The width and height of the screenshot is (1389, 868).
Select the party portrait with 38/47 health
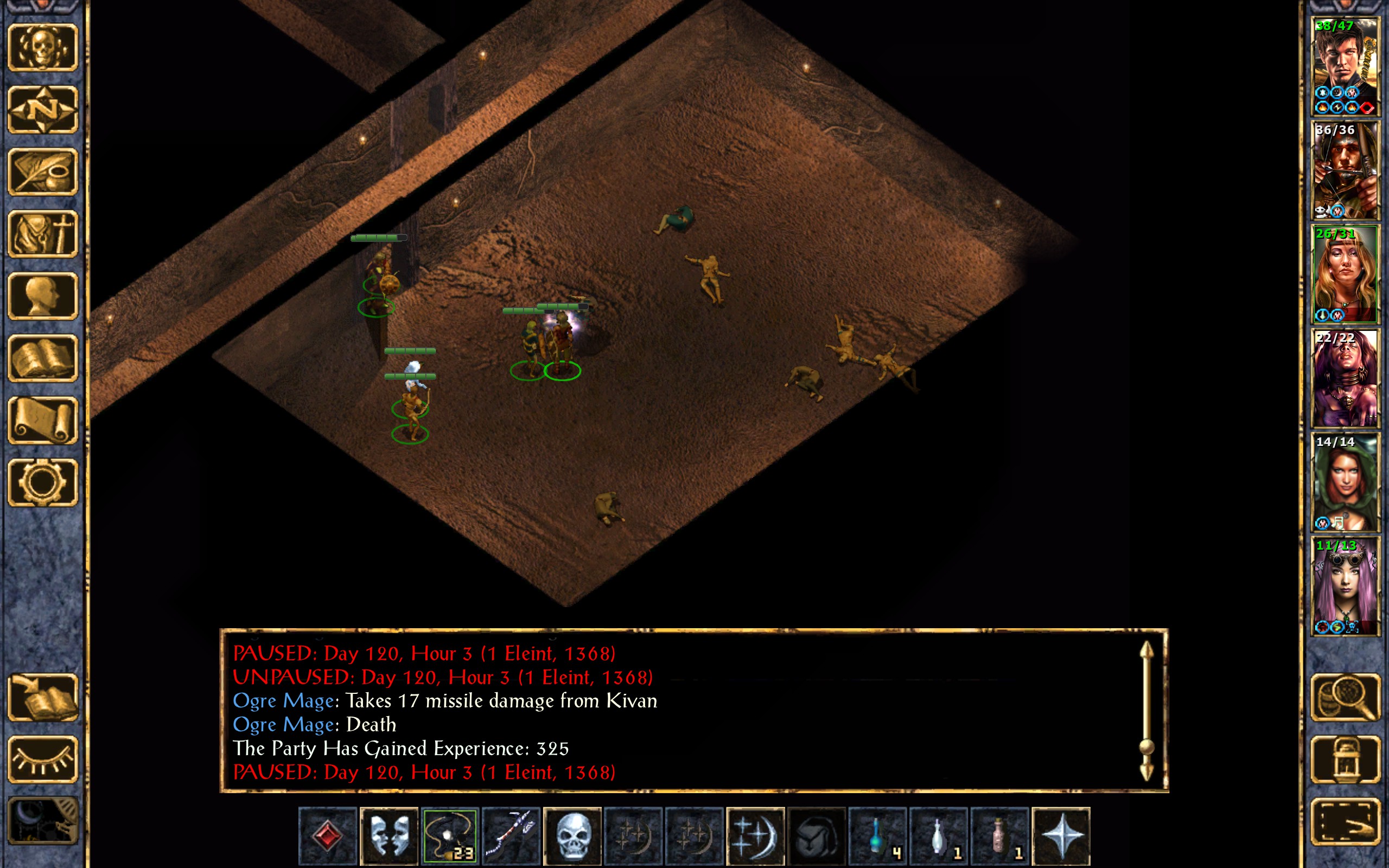coord(1345,67)
